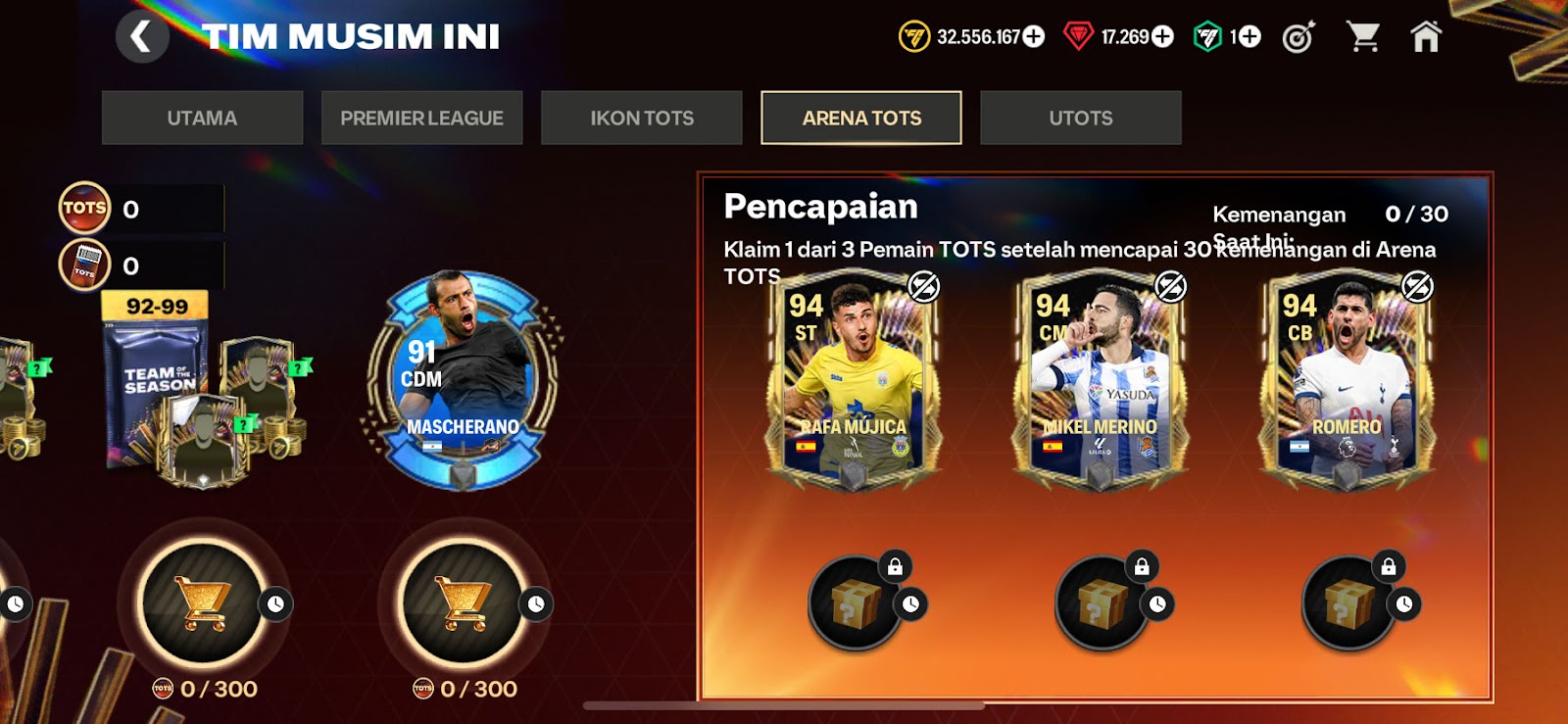Open the PREMIER LEAGUE tab
The image size is (1568, 724).
pyautogui.click(x=421, y=118)
